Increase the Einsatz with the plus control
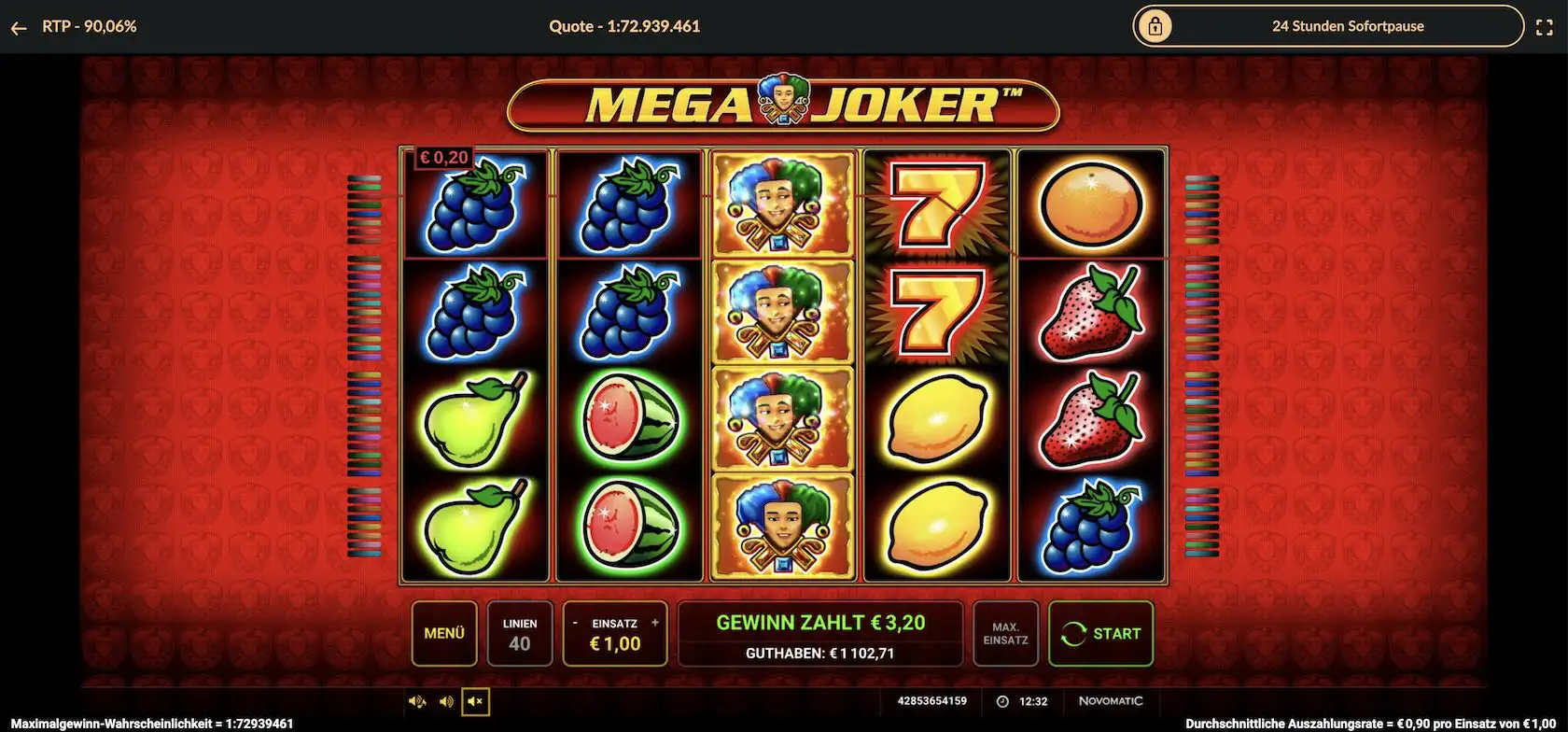Viewport: 1568px width, 732px height. (x=655, y=621)
